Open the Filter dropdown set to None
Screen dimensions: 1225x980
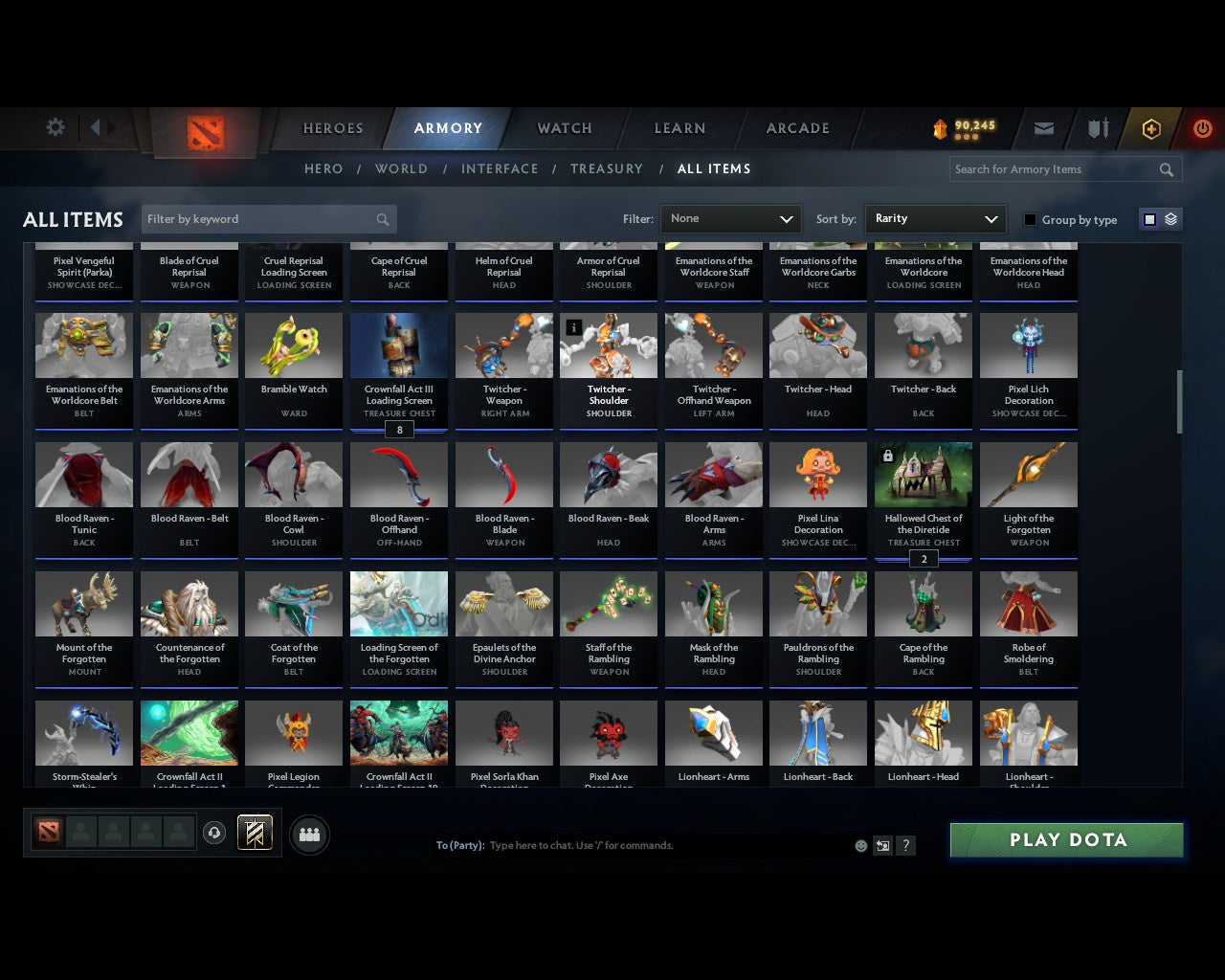[730, 219]
